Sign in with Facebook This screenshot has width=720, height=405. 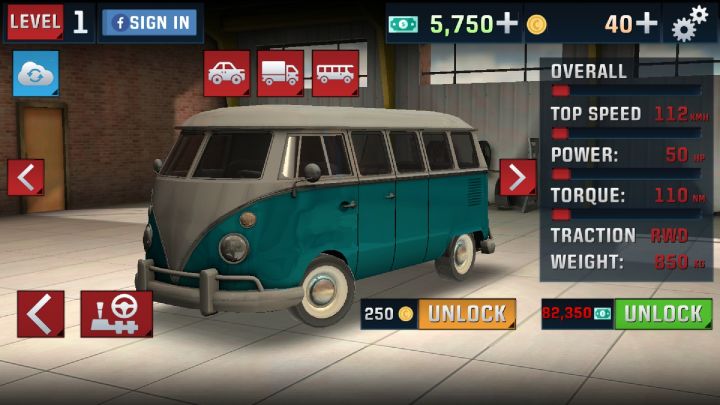148,23
